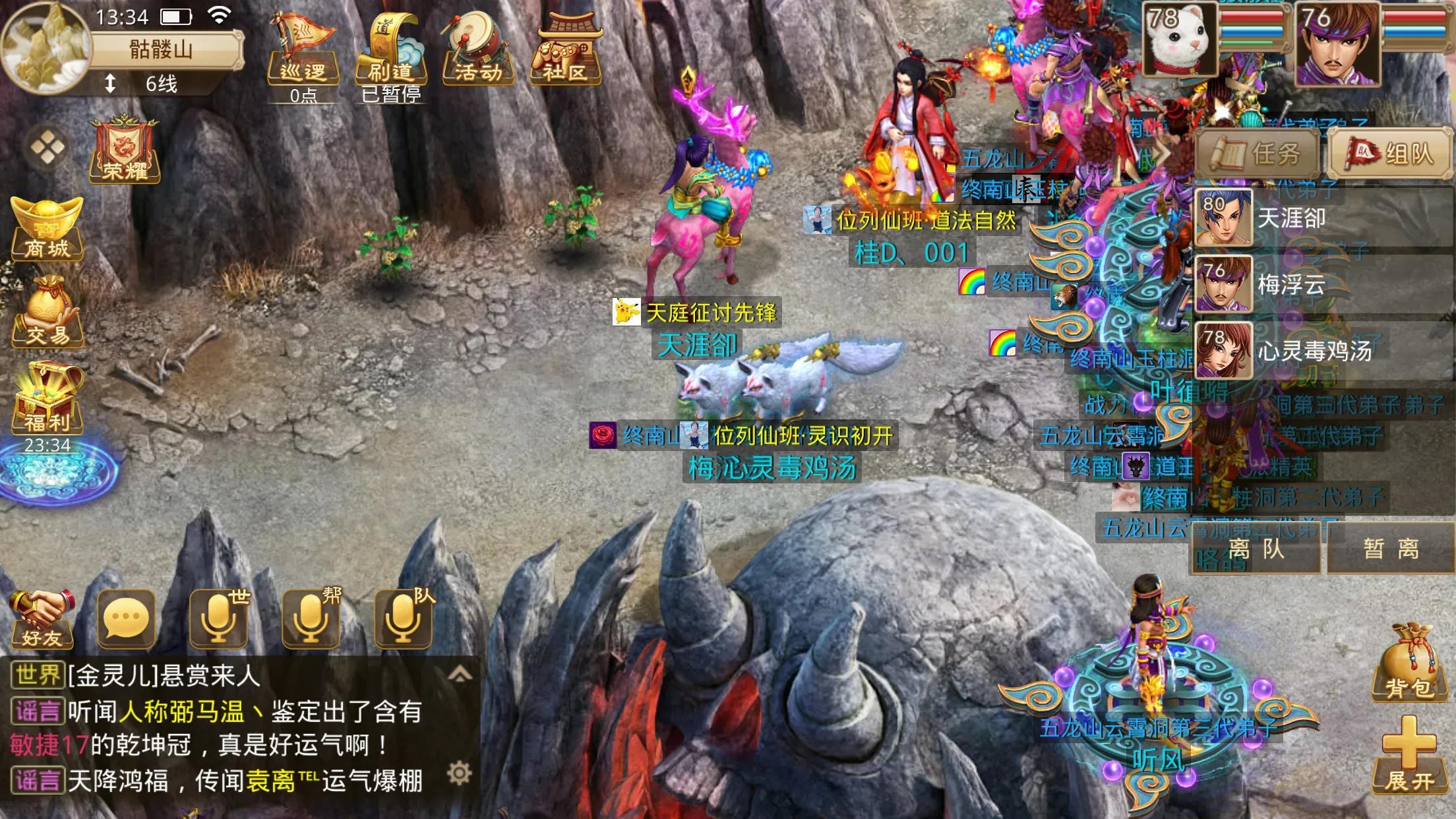Leave the team with 离队
Image resolution: width=1456 pixels, height=819 pixels.
tap(1256, 549)
